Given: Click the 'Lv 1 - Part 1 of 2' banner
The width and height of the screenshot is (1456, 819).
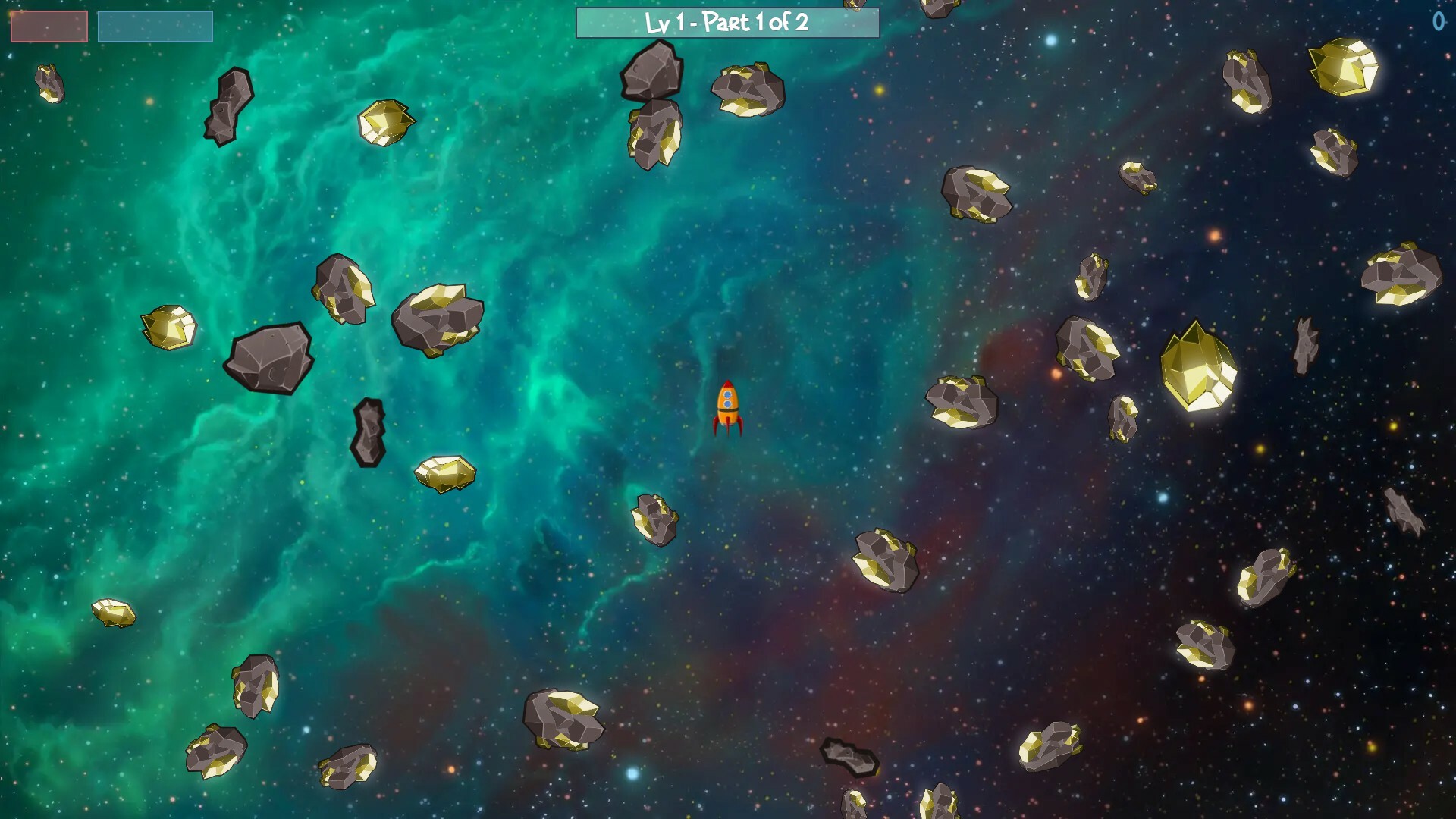Looking at the screenshot, I should coord(727,23).
